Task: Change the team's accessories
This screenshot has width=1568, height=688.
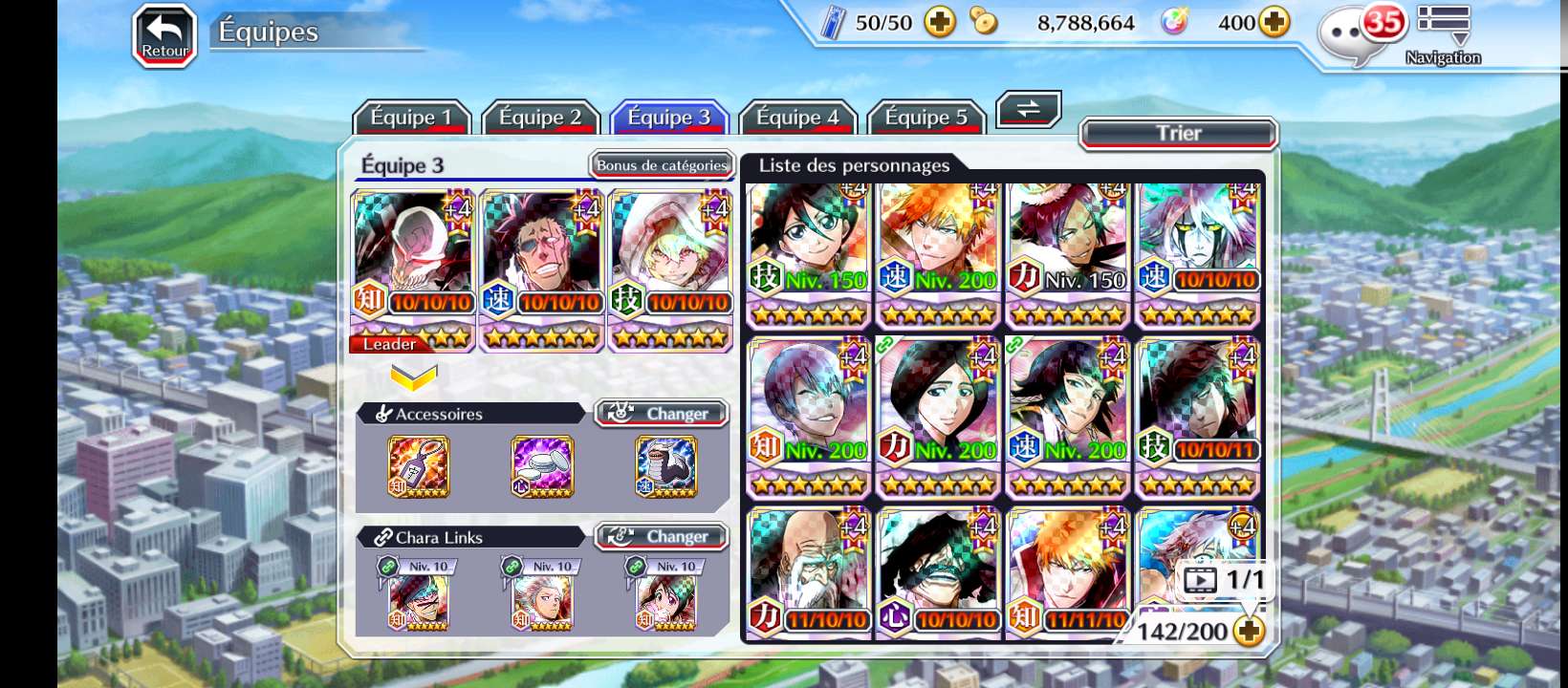Action: (x=662, y=414)
